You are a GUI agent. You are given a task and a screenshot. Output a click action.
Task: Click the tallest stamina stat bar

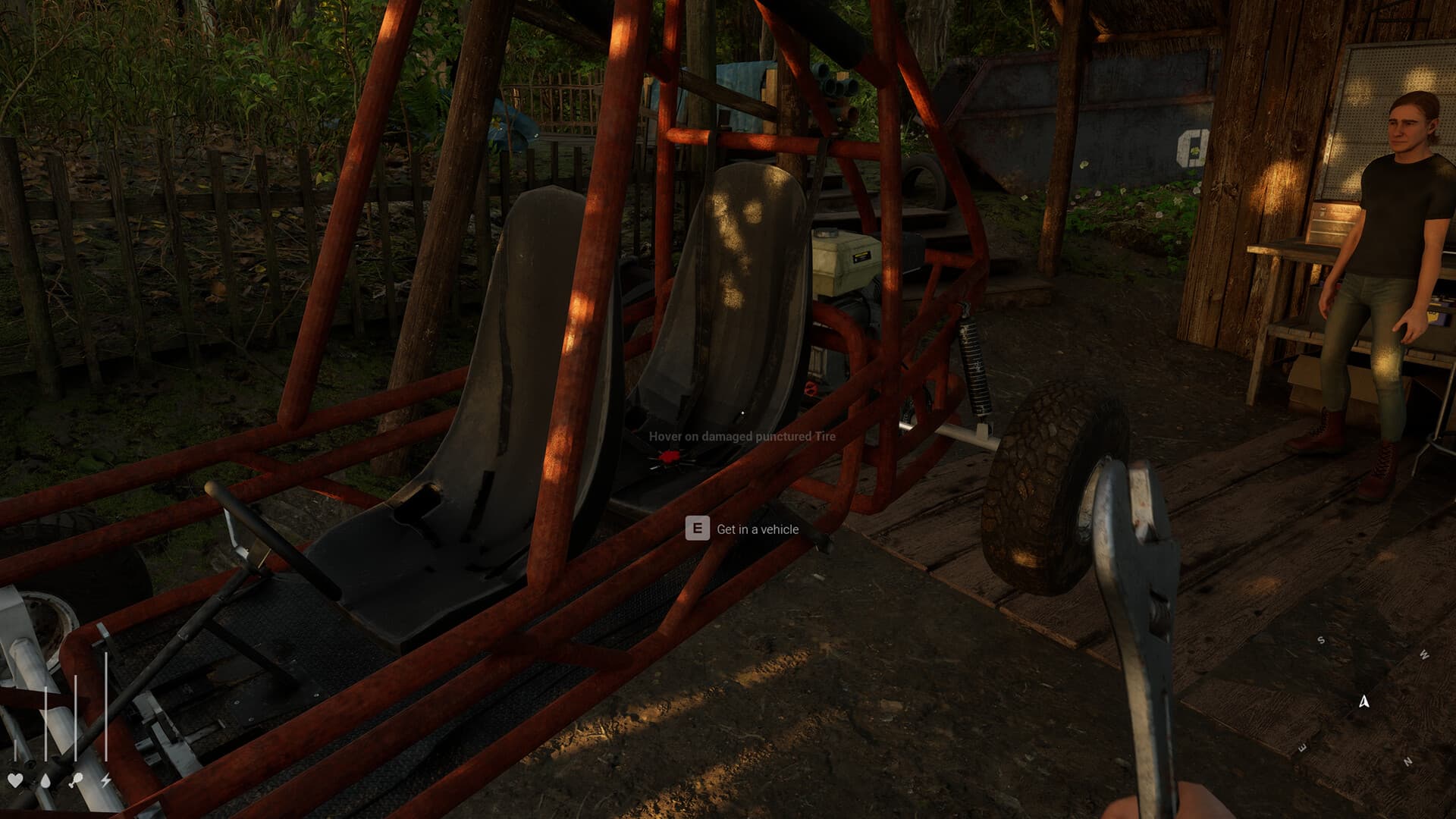click(x=105, y=705)
